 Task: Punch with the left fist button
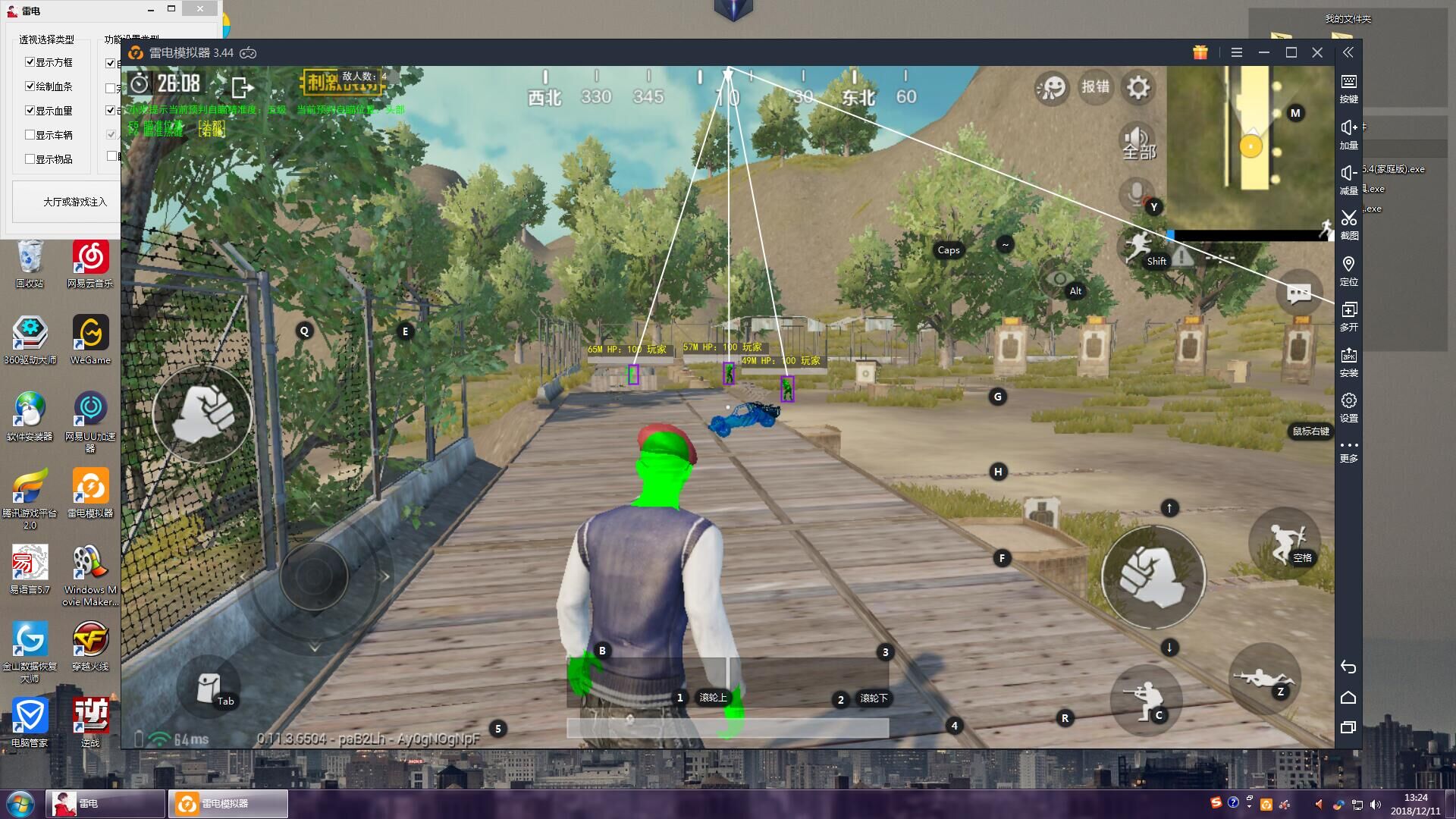[x=202, y=414]
